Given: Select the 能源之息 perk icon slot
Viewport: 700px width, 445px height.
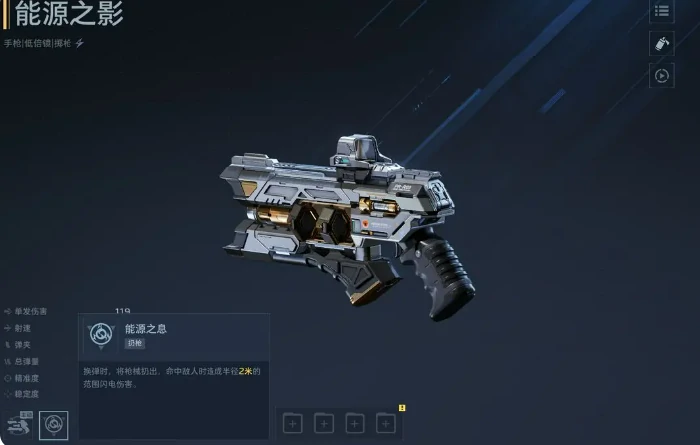Looking at the screenshot, I should [x=53, y=425].
